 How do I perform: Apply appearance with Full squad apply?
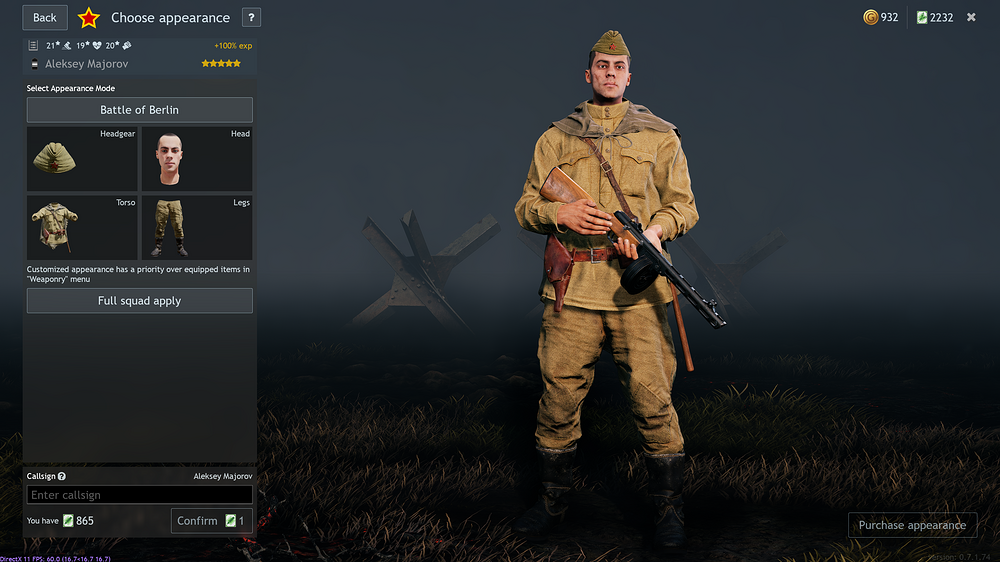139,301
